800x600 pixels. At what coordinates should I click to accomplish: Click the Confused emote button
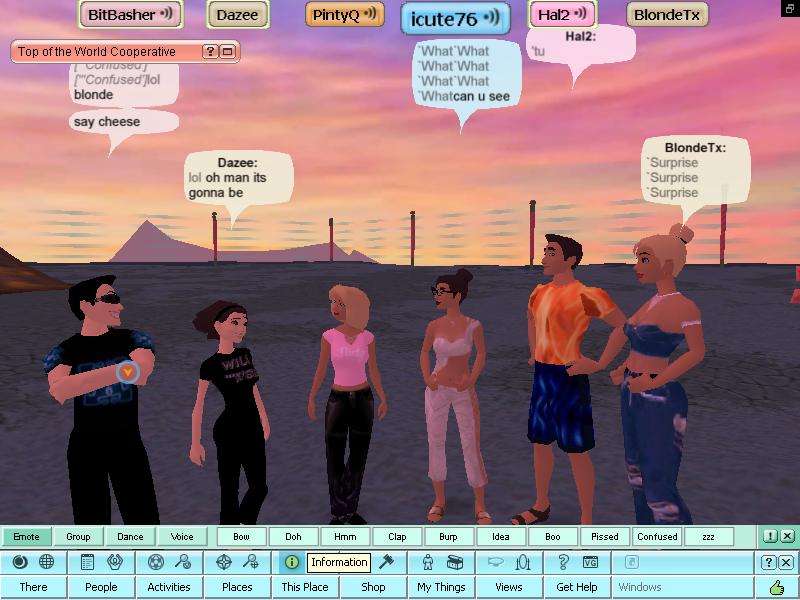[x=657, y=537]
